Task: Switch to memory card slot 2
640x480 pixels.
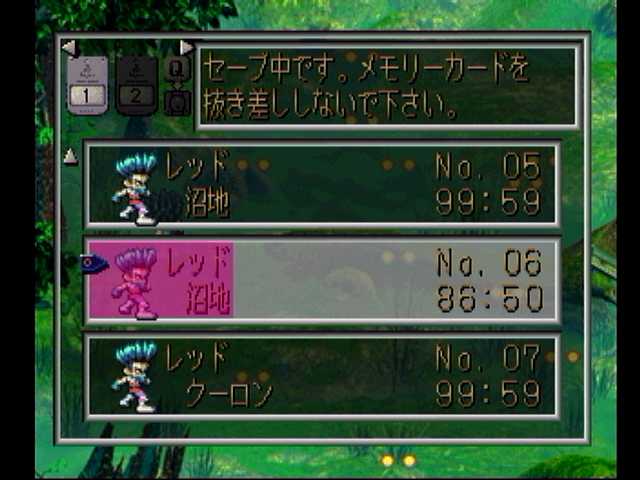Action: (x=137, y=85)
